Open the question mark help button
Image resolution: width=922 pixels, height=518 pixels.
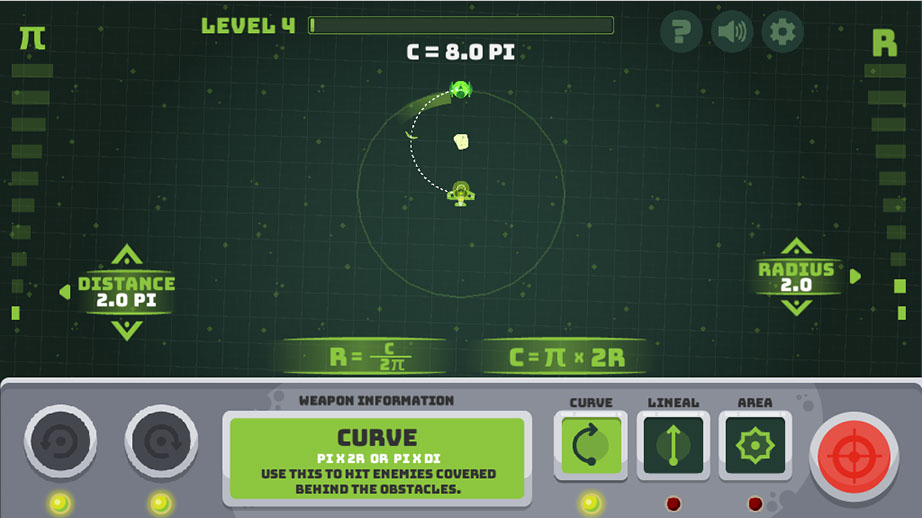(x=681, y=33)
